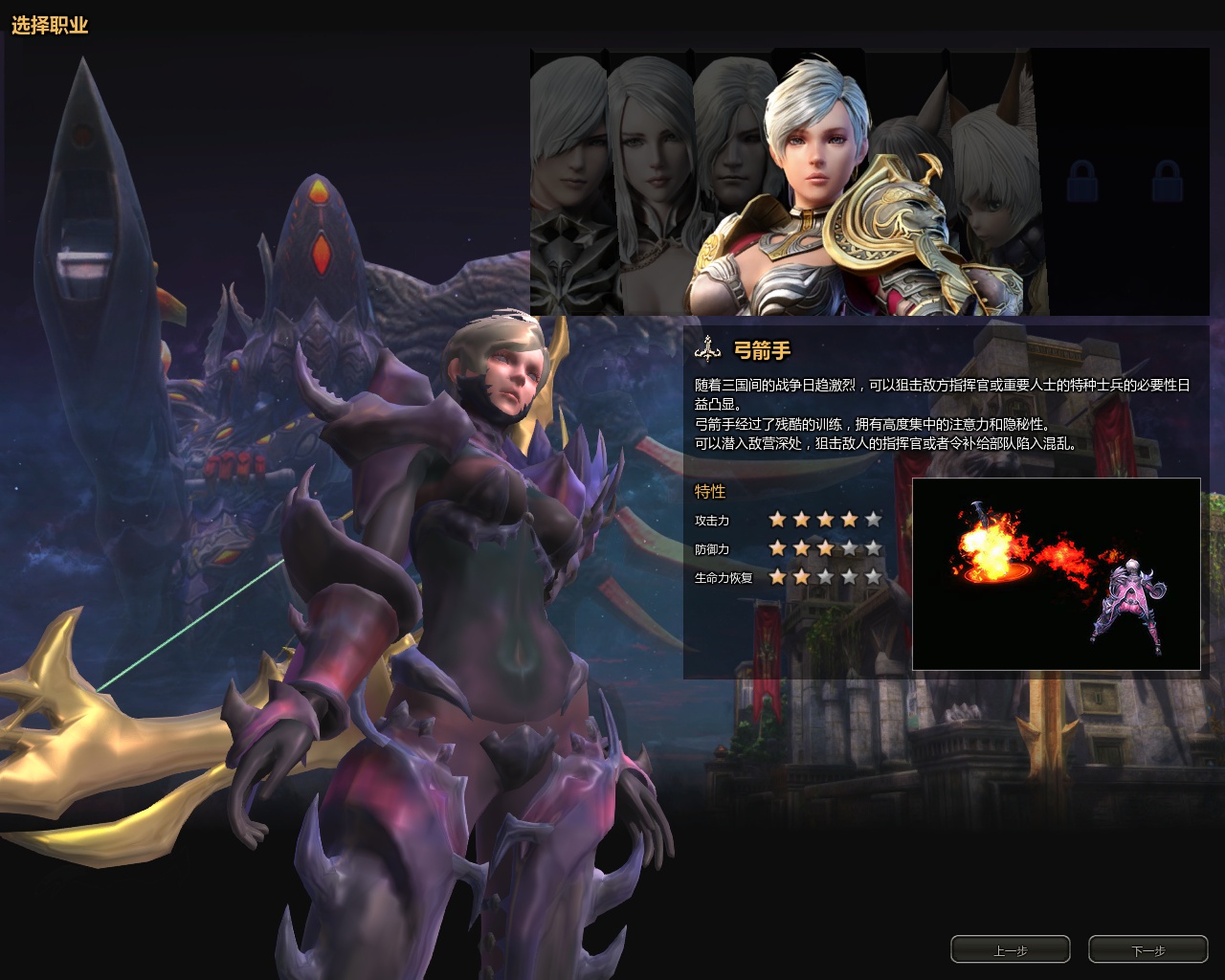
Task: Go to next step with 下一步
Action: [1147, 949]
